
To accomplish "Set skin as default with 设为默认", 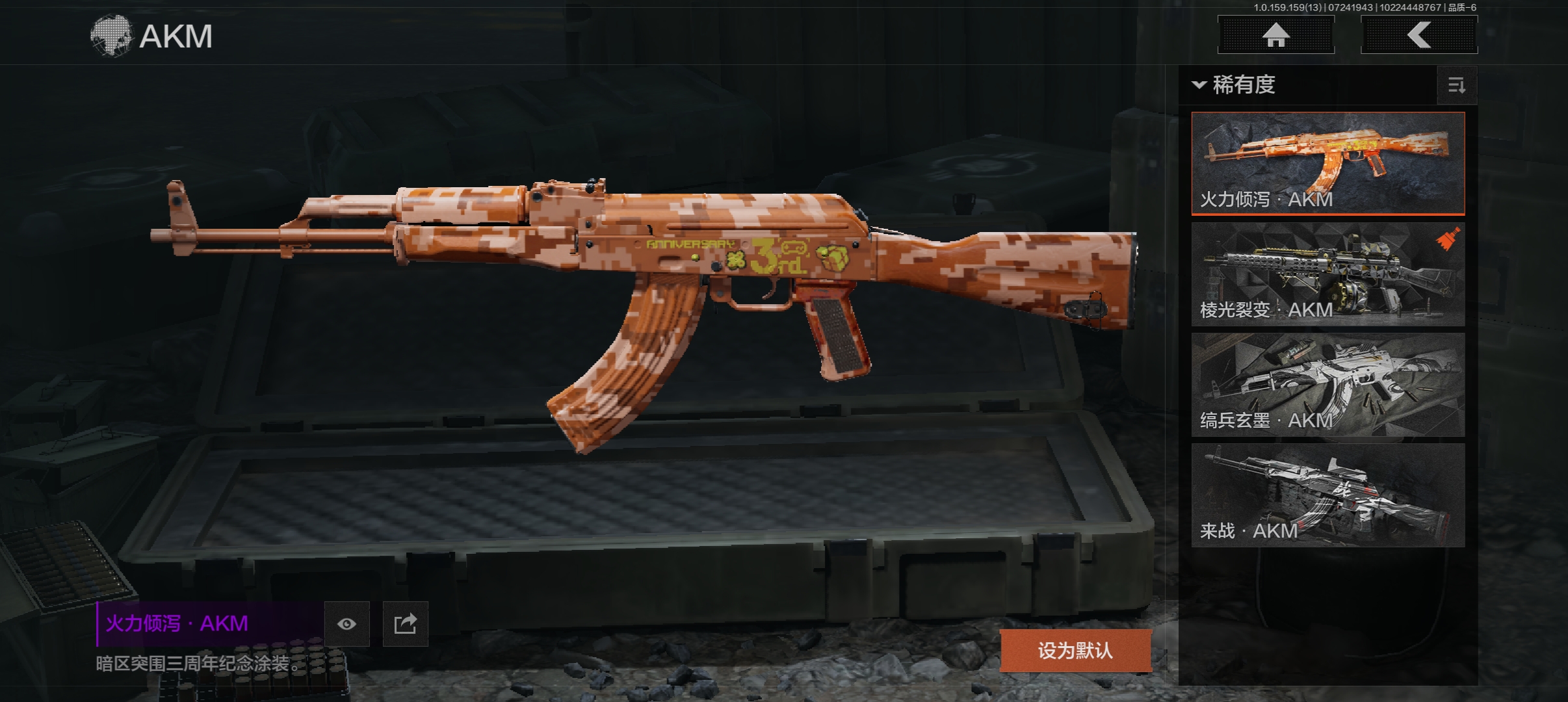I will tap(1075, 650).
